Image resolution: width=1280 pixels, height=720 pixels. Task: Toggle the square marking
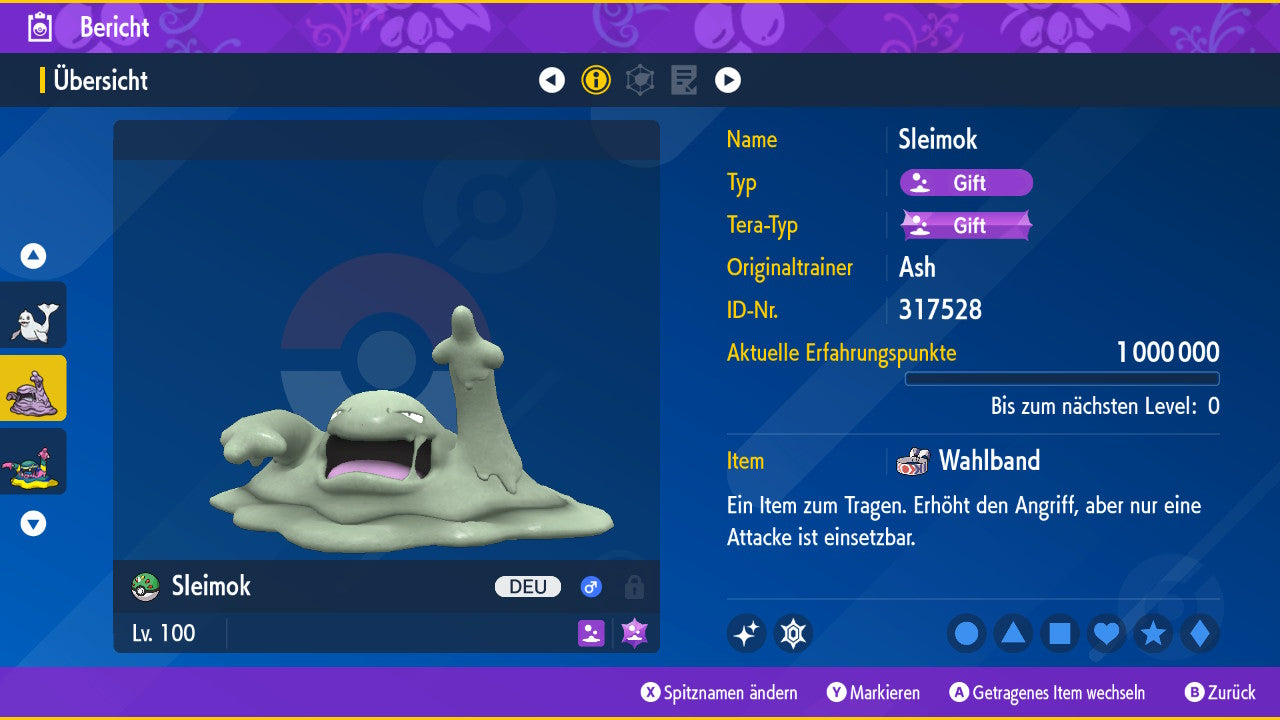pos(1060,633)
